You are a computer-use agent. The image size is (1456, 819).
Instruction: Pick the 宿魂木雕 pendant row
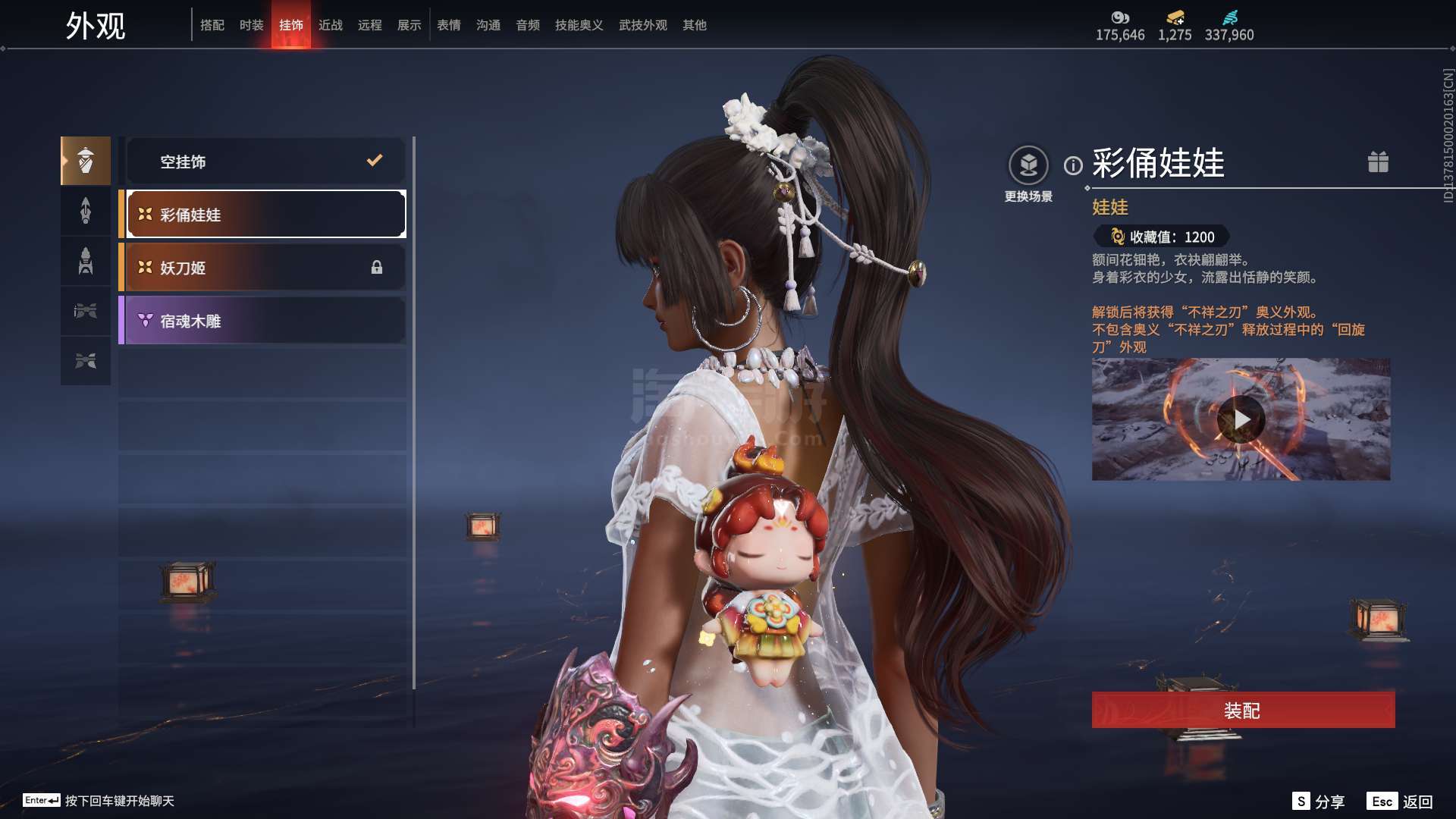[x=265, y=321]
